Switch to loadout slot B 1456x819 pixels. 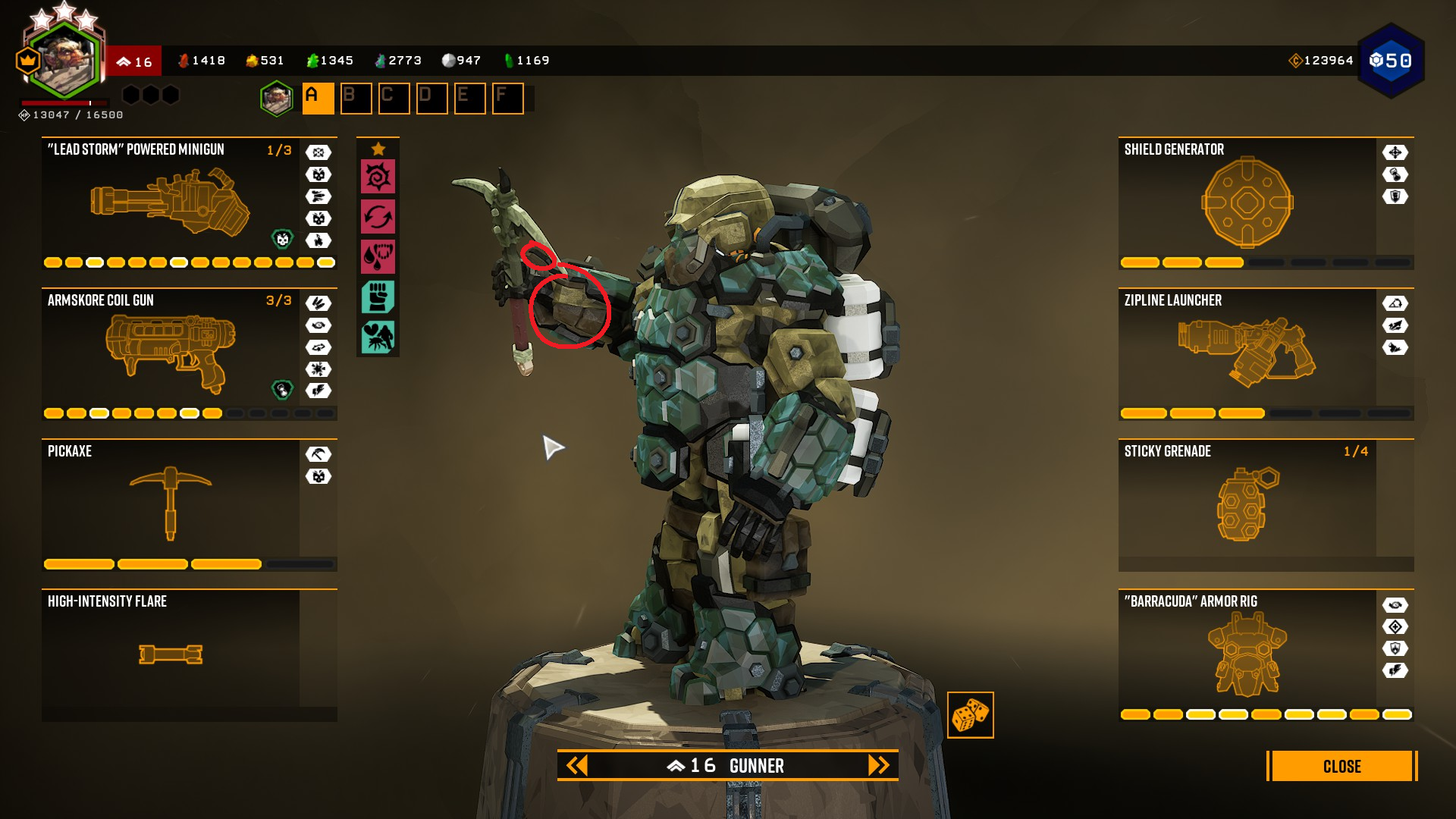point(356,99)
